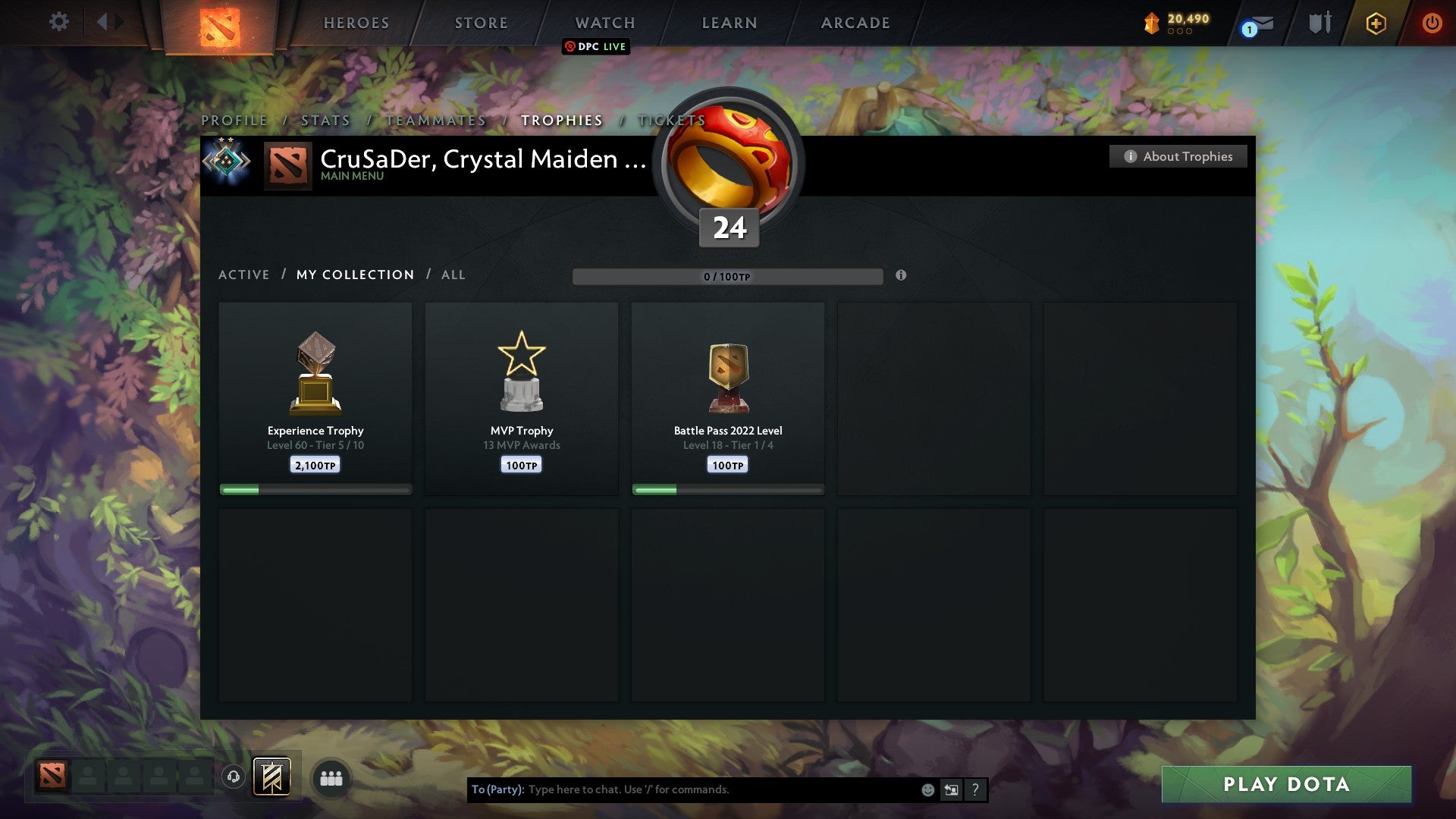Screen dimensions: 1456x819
Task: Open the settings gear icon
Action: coord(59,21)
